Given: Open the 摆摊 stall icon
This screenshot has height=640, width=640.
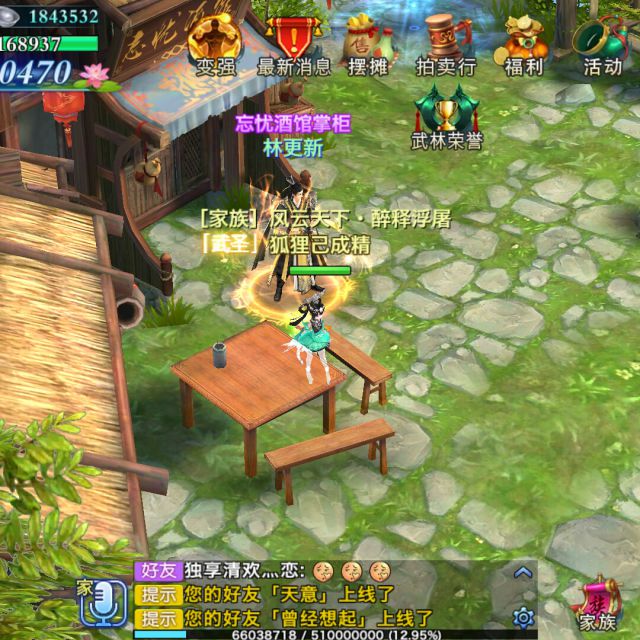Looking at the screenshot, I should pos(367,44).
